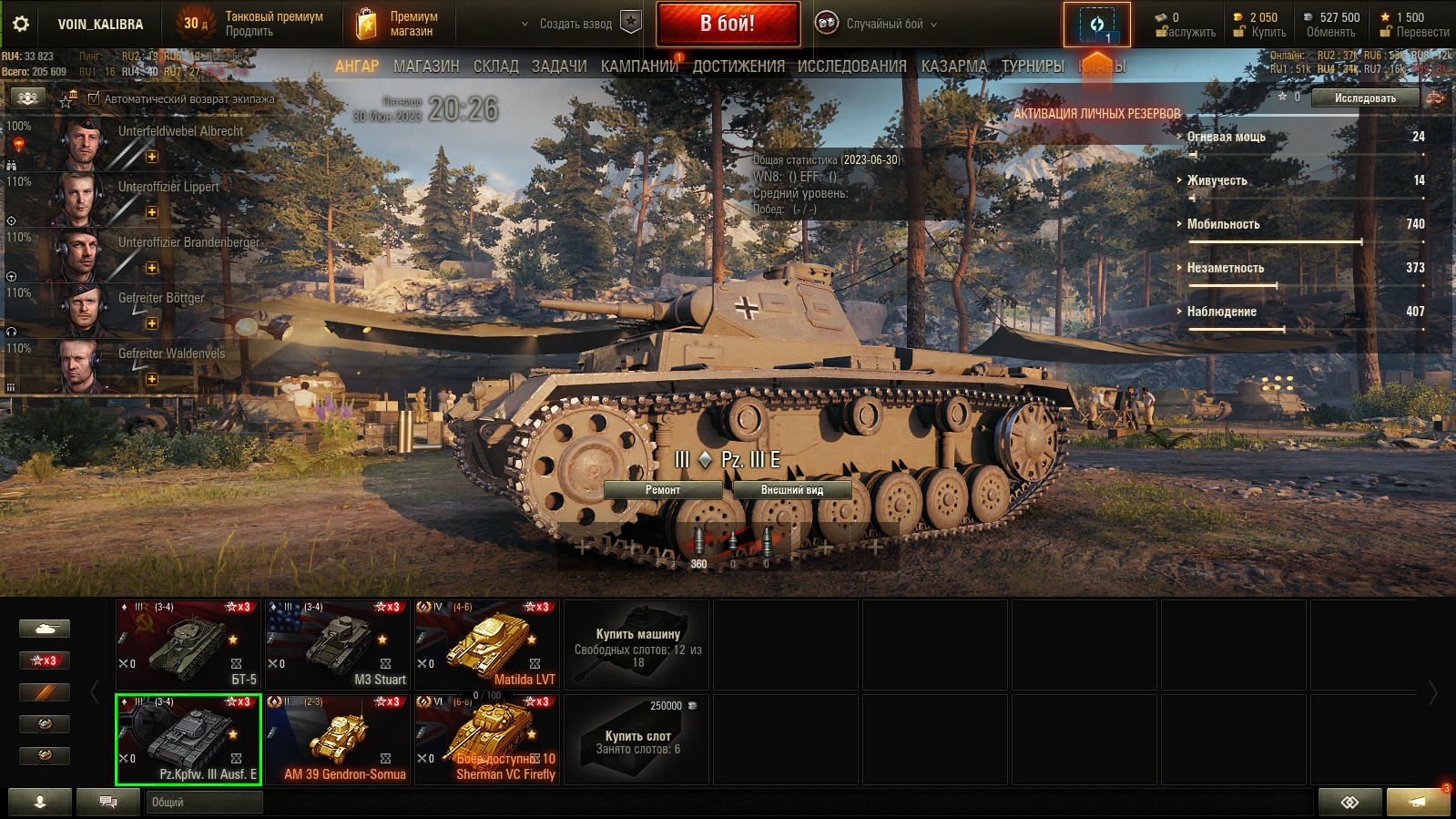The height and width of the screenshot is (819, 1456).
Task: Open Внешний вид customization
Action: [x=791, y=490]
